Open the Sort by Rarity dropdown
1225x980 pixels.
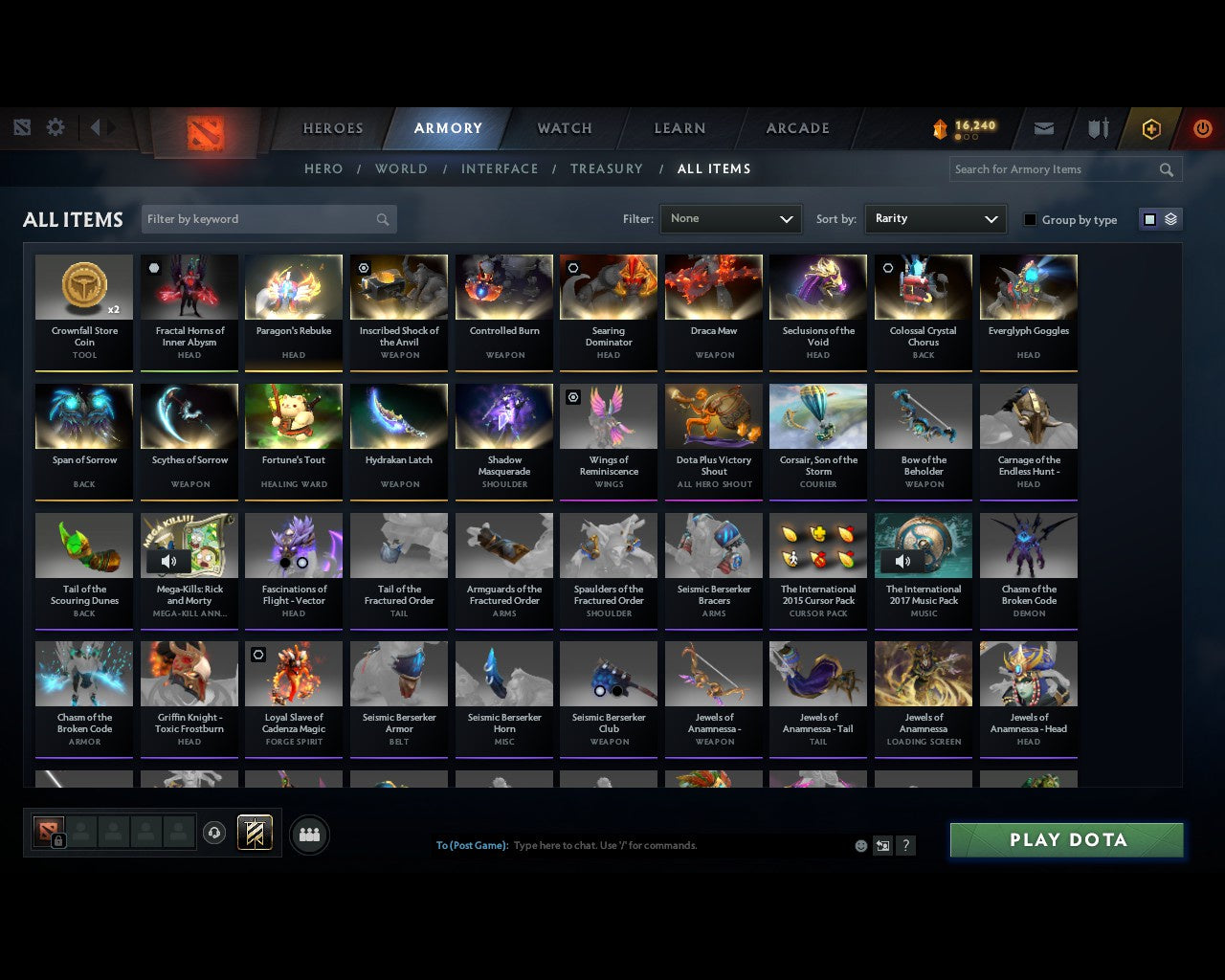935,218
